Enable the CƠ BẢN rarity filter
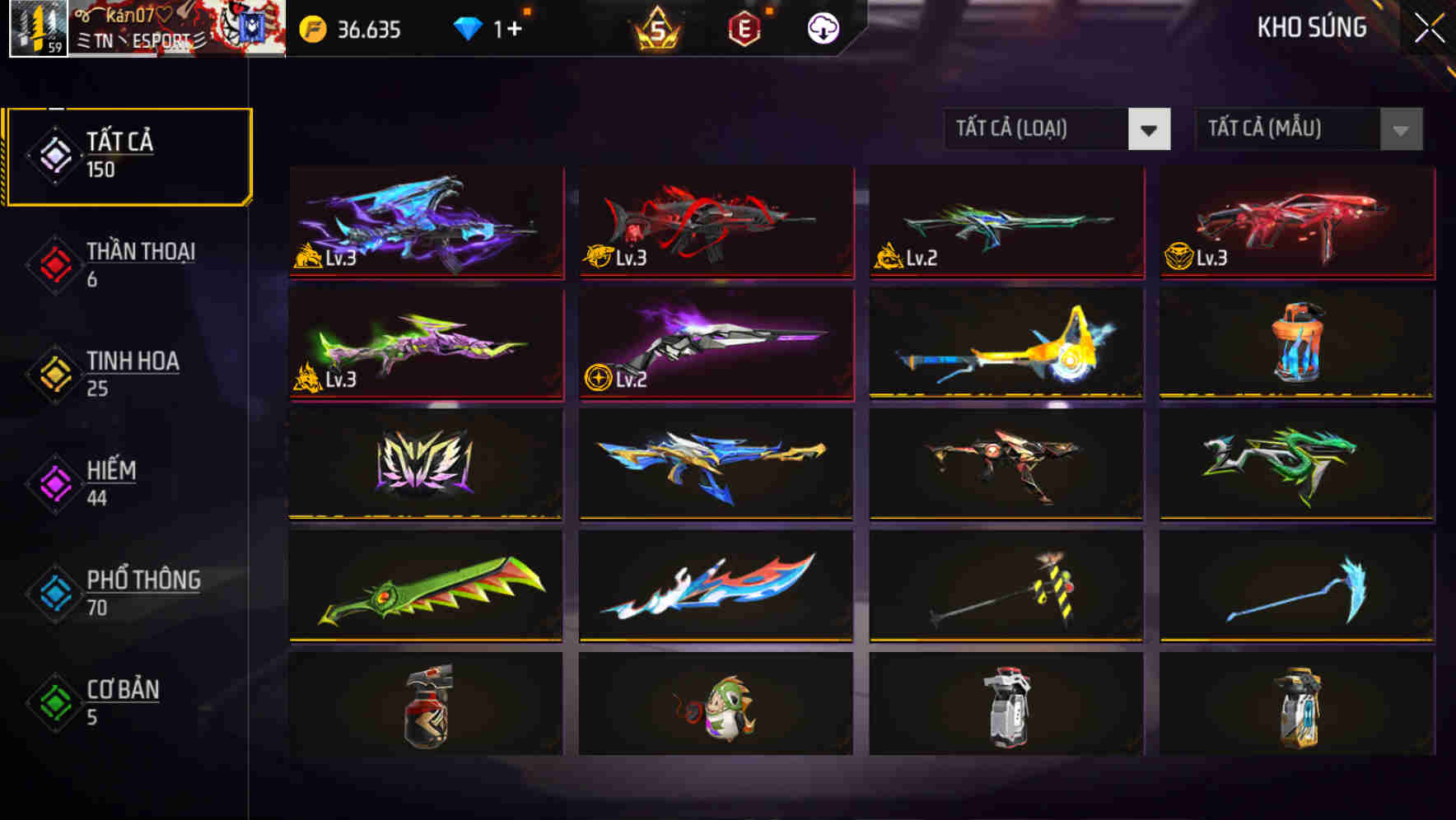 pyautogui.click(x=119, y=700)
